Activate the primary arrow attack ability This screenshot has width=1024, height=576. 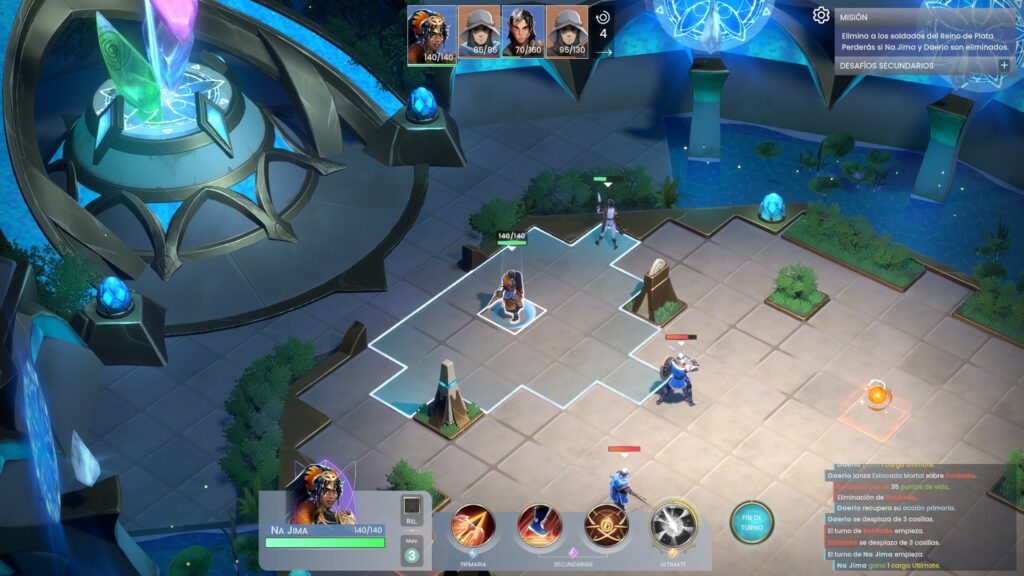[473, 526]
